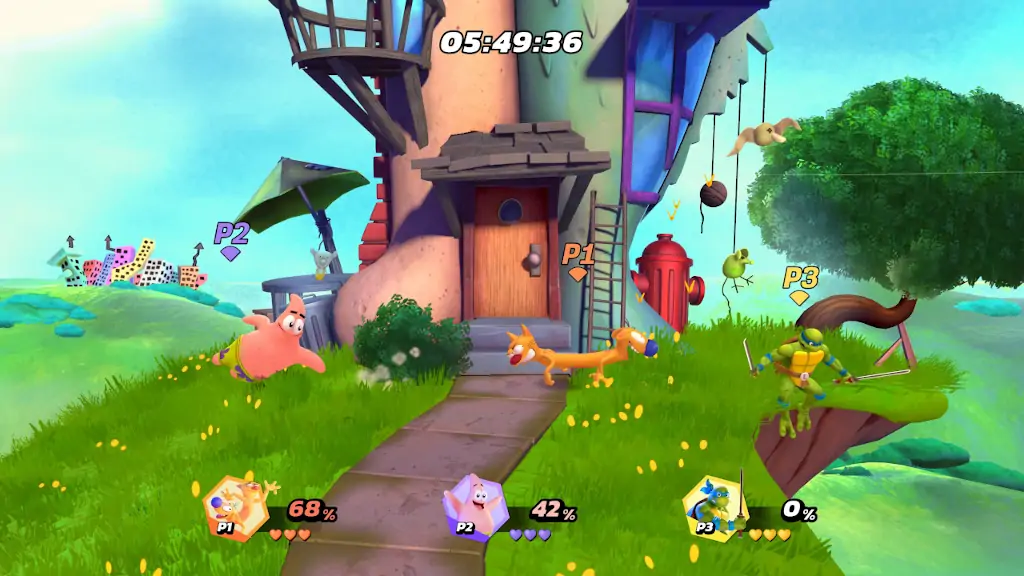Choose Leonardo's P3 portrait icon
1024x576 pixels.
714,508
